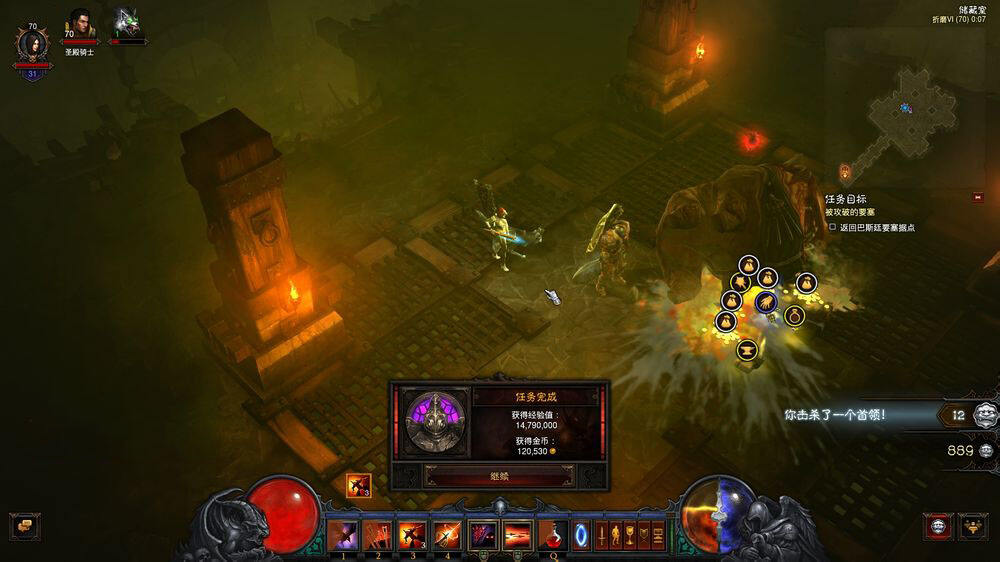
Task: Open the red-ringed skull button in the corner
Action: 938,526
